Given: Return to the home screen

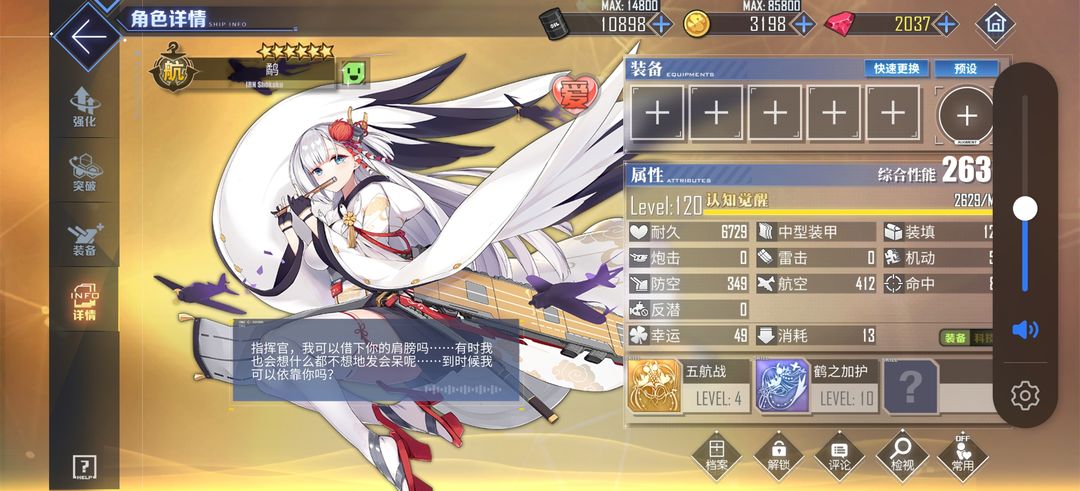Looking at the screenshot, I should (x=994, y=22).
